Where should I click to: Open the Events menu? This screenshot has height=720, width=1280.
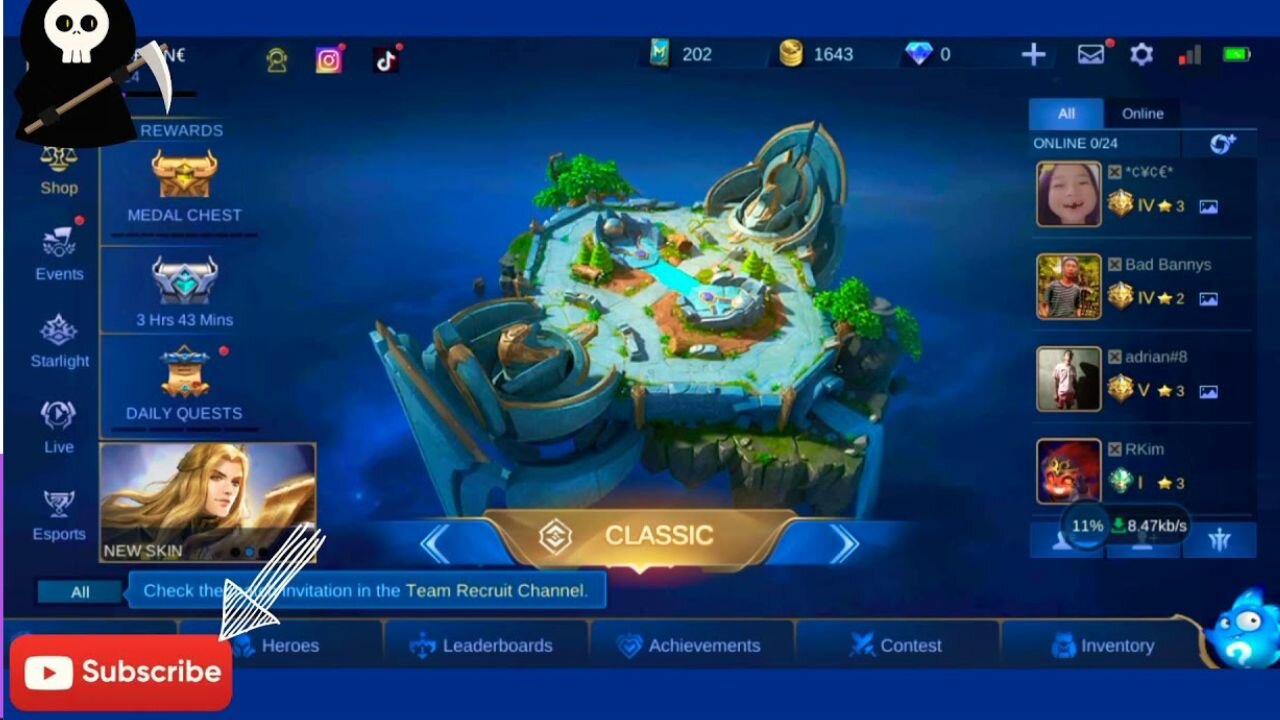click(59, 254)
